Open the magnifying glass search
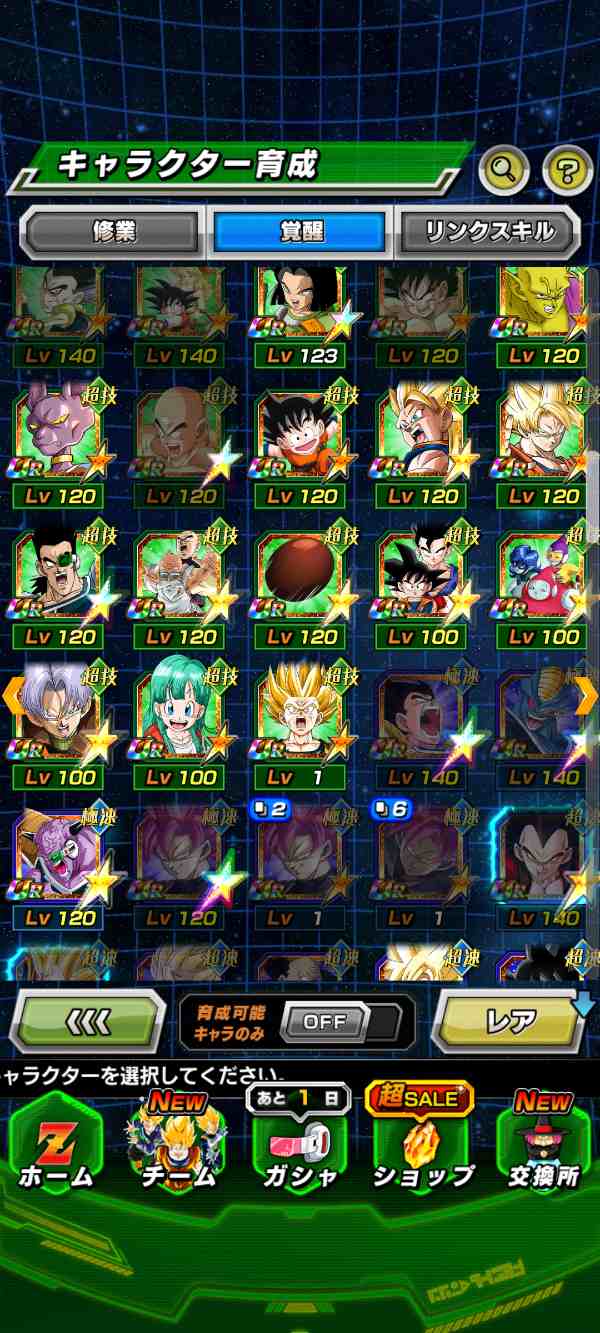Image resolution: width=600 pixels, height=1333 pixels. pyautogui.click(x=504, y=171)
